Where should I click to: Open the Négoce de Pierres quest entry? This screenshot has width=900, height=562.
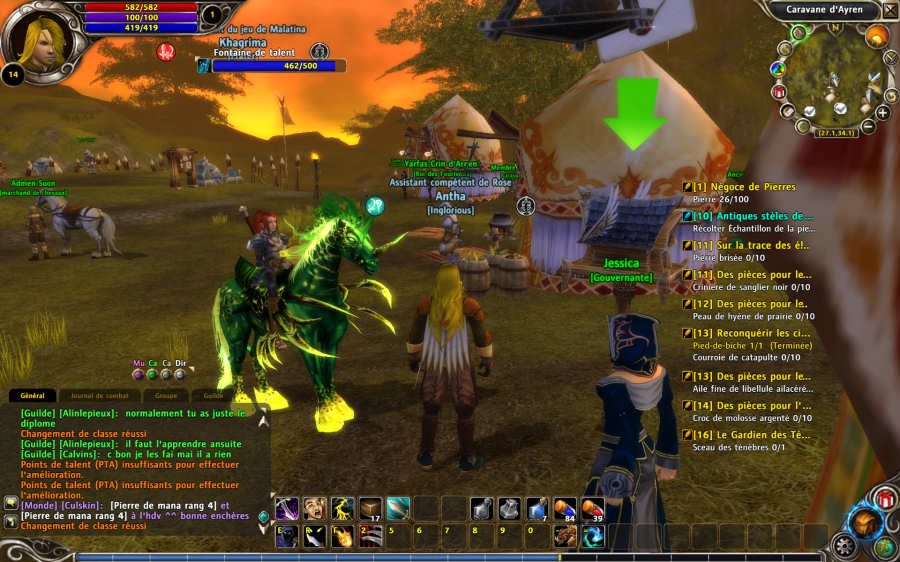(745, 187)
